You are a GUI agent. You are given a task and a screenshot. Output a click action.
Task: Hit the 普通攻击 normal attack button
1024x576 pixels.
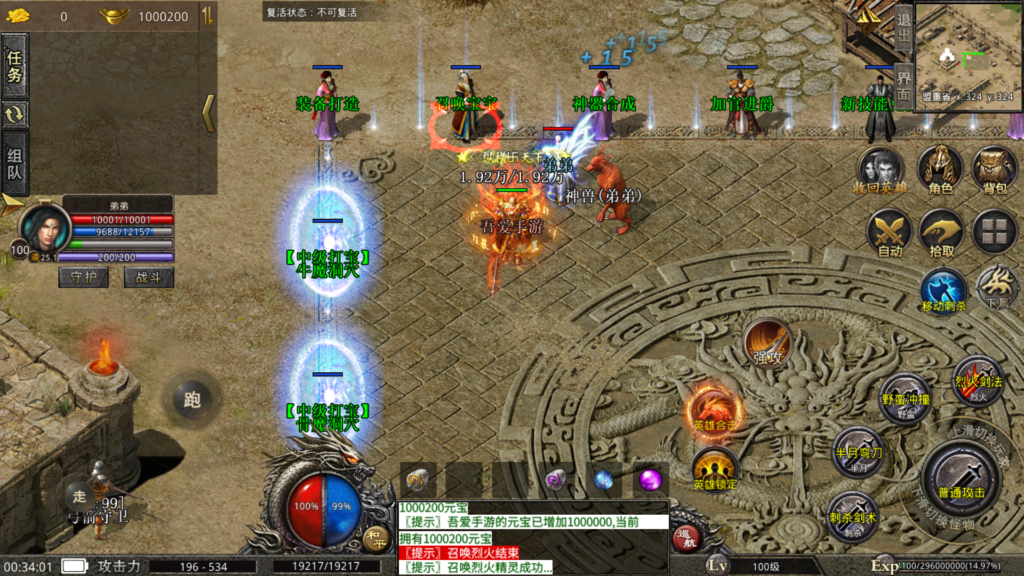click(x=962, y=476)
